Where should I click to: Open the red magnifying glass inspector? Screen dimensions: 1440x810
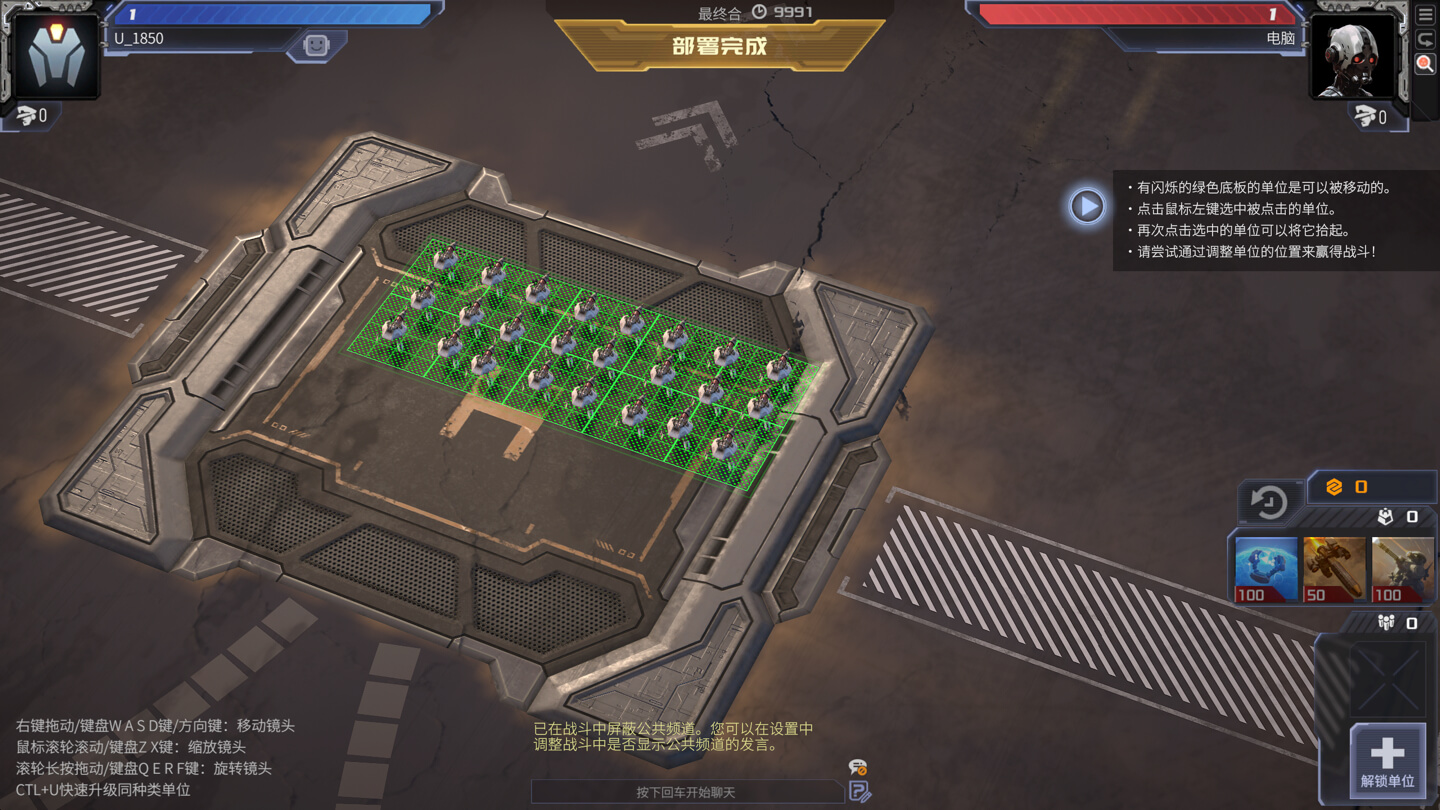(x=1425, y=64)
